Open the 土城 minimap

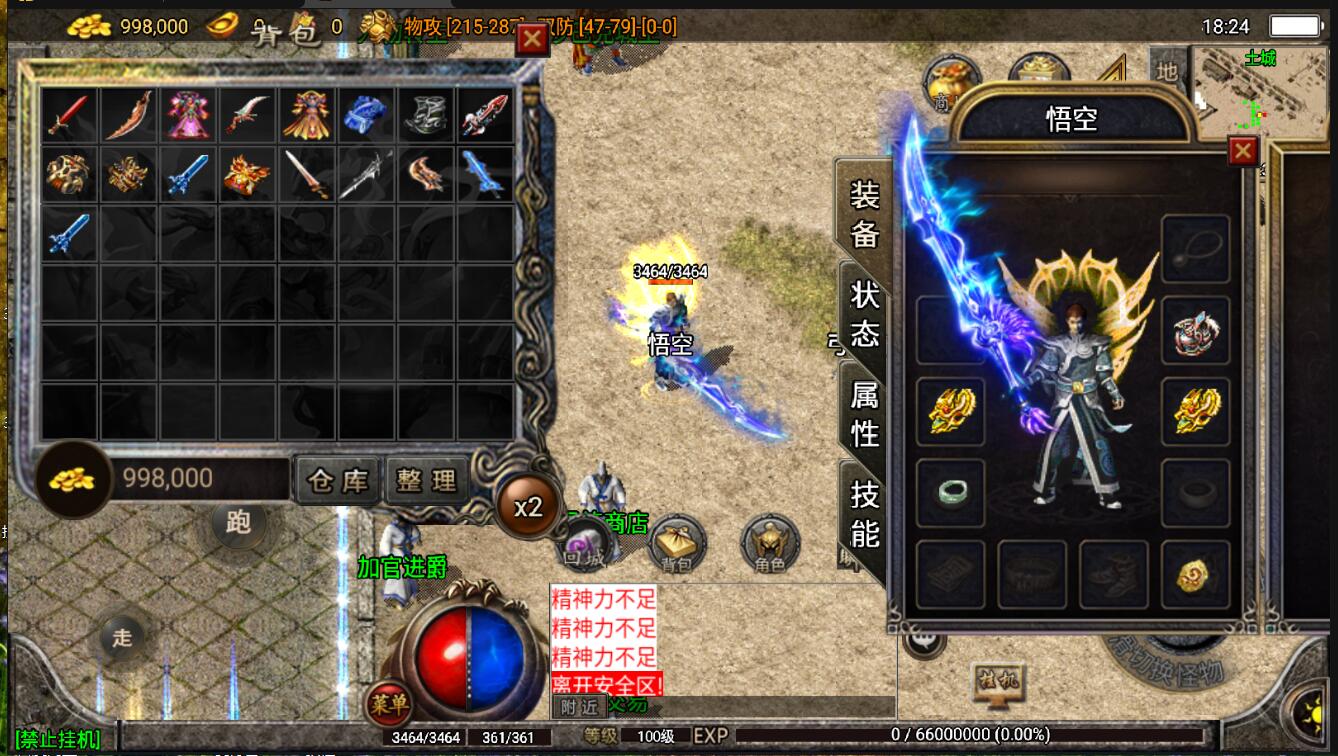[1258, 92]
